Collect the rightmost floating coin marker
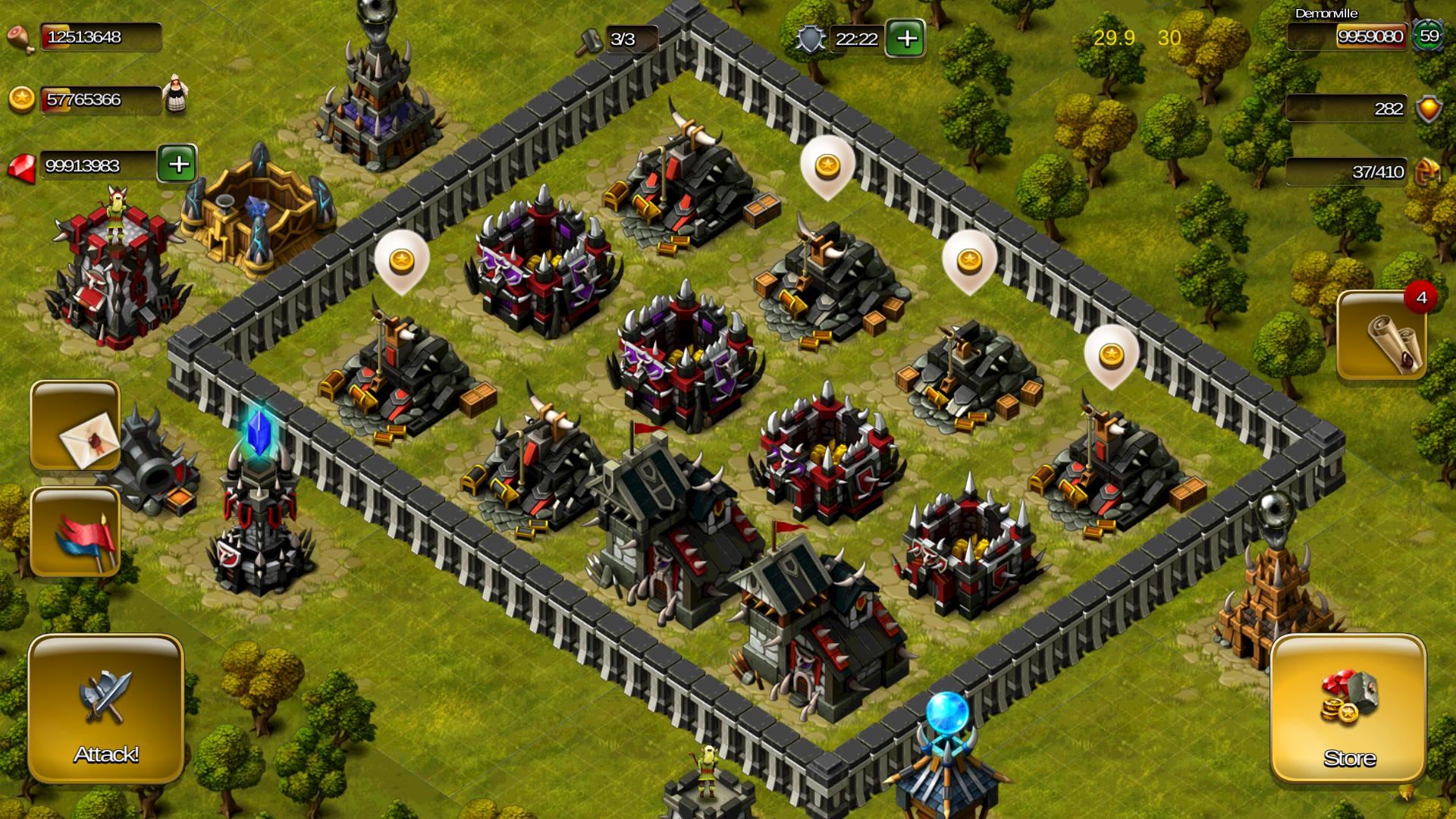1456x819 pixels. [x=1111, y=354]
